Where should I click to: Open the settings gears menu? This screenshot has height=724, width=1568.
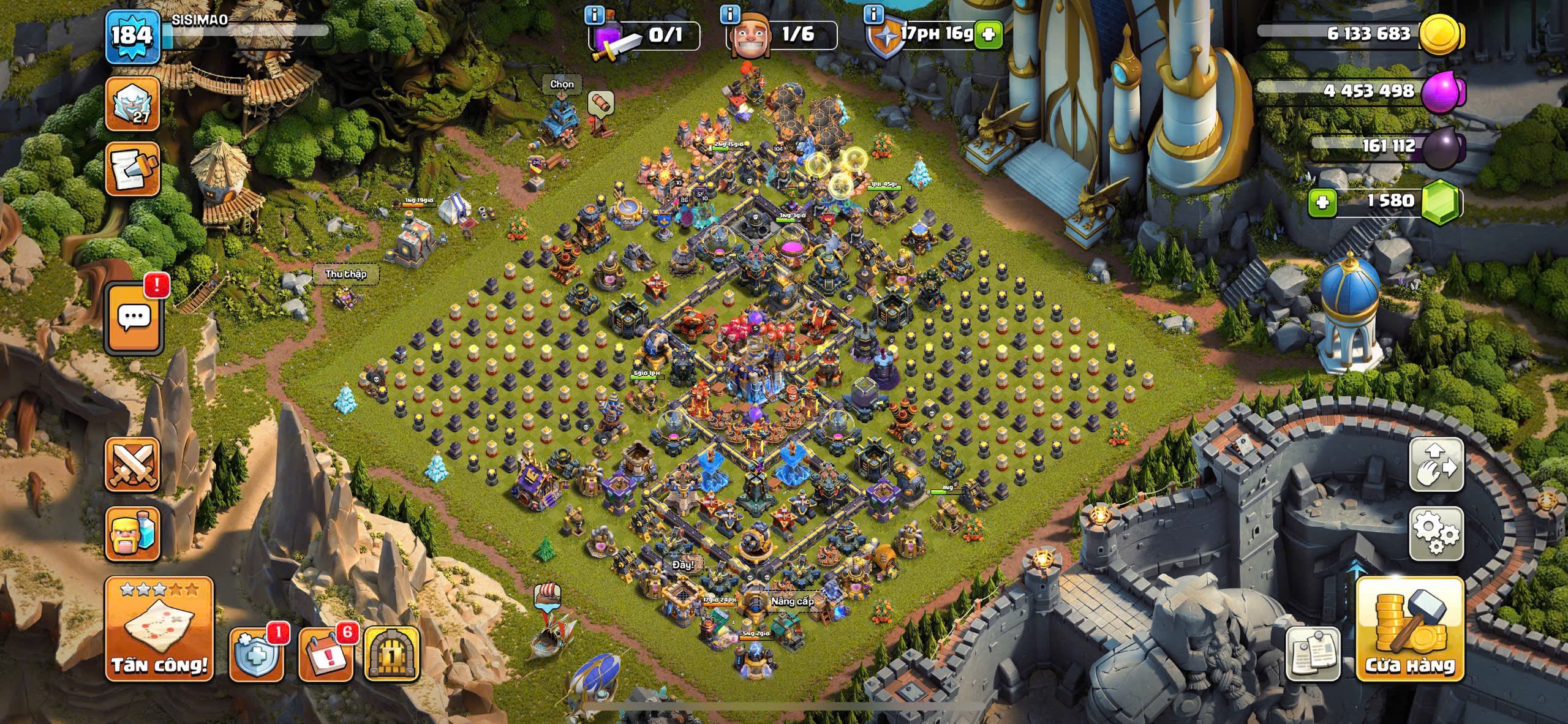pos(1436,533)
